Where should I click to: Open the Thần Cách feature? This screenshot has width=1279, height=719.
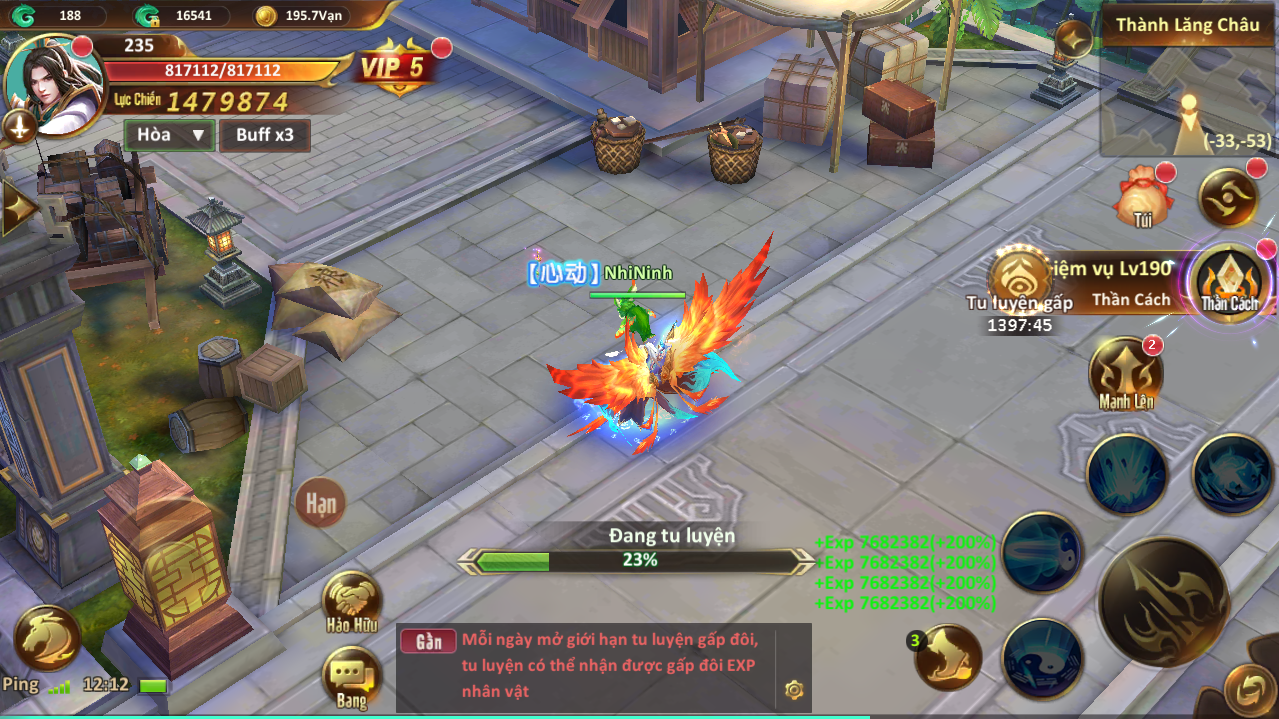pyautogui.click(x=1229, y=281)
